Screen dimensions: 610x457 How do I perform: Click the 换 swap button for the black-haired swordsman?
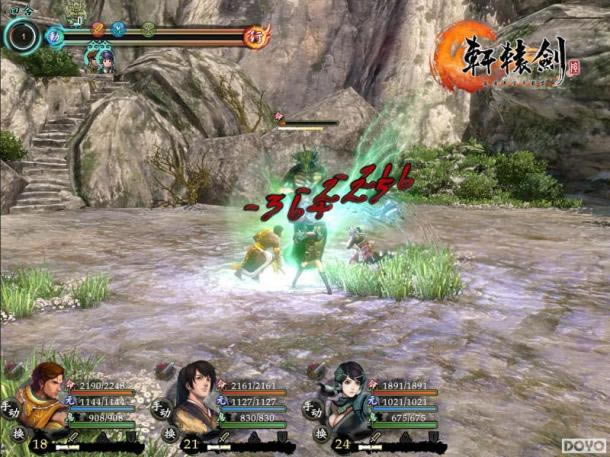tap(169, 434)
